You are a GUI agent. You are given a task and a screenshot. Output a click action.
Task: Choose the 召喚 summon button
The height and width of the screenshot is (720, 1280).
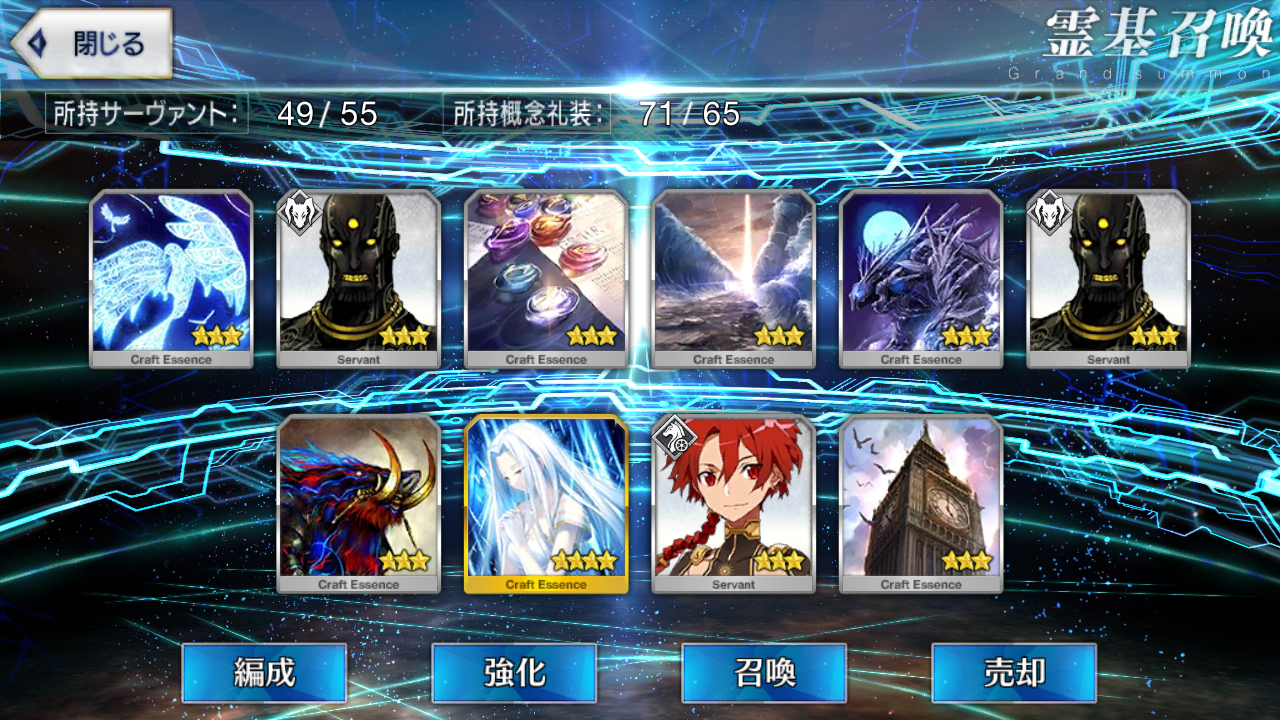(764, 672)
